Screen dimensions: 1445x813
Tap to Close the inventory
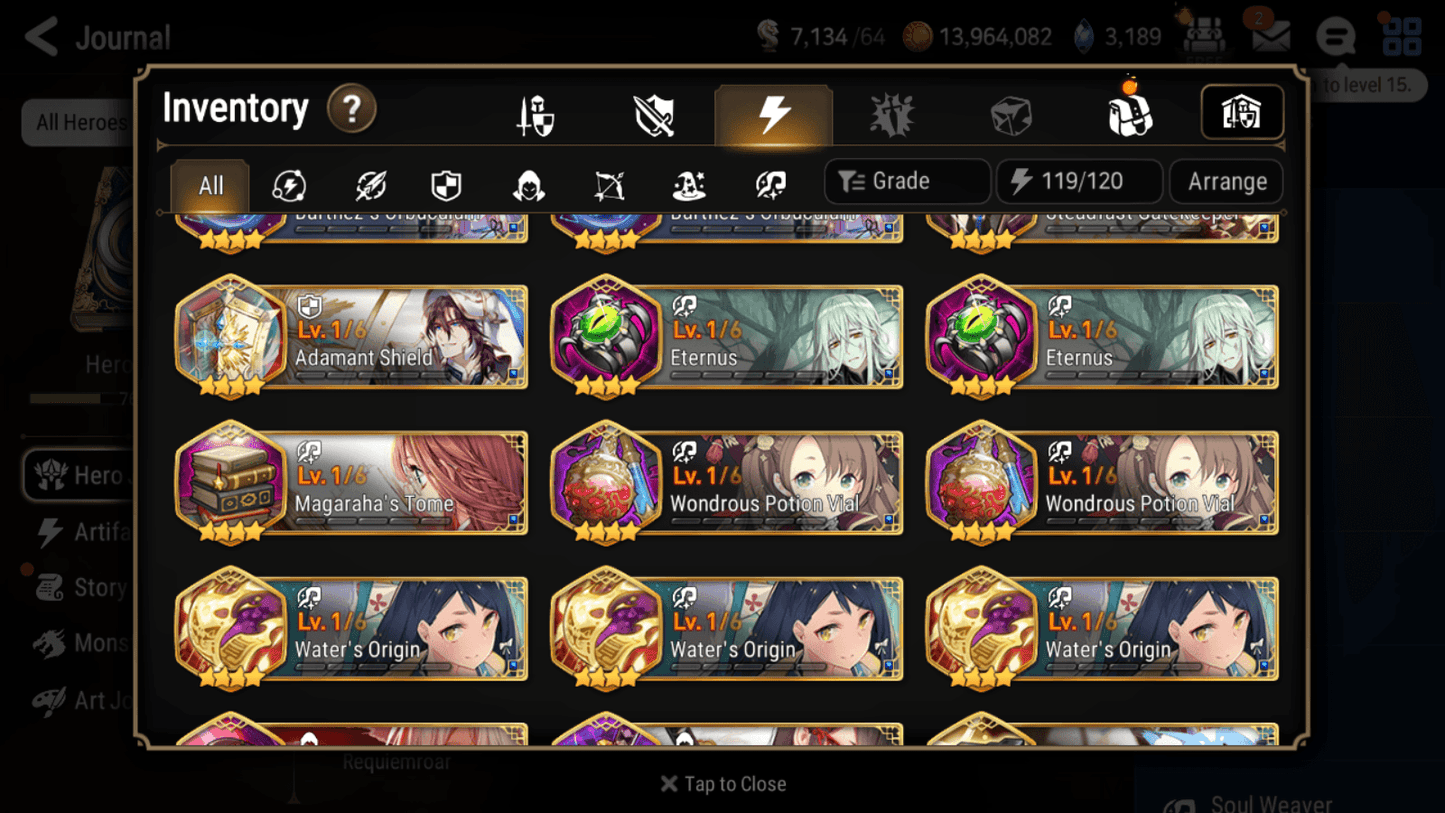tap(722, 784)
